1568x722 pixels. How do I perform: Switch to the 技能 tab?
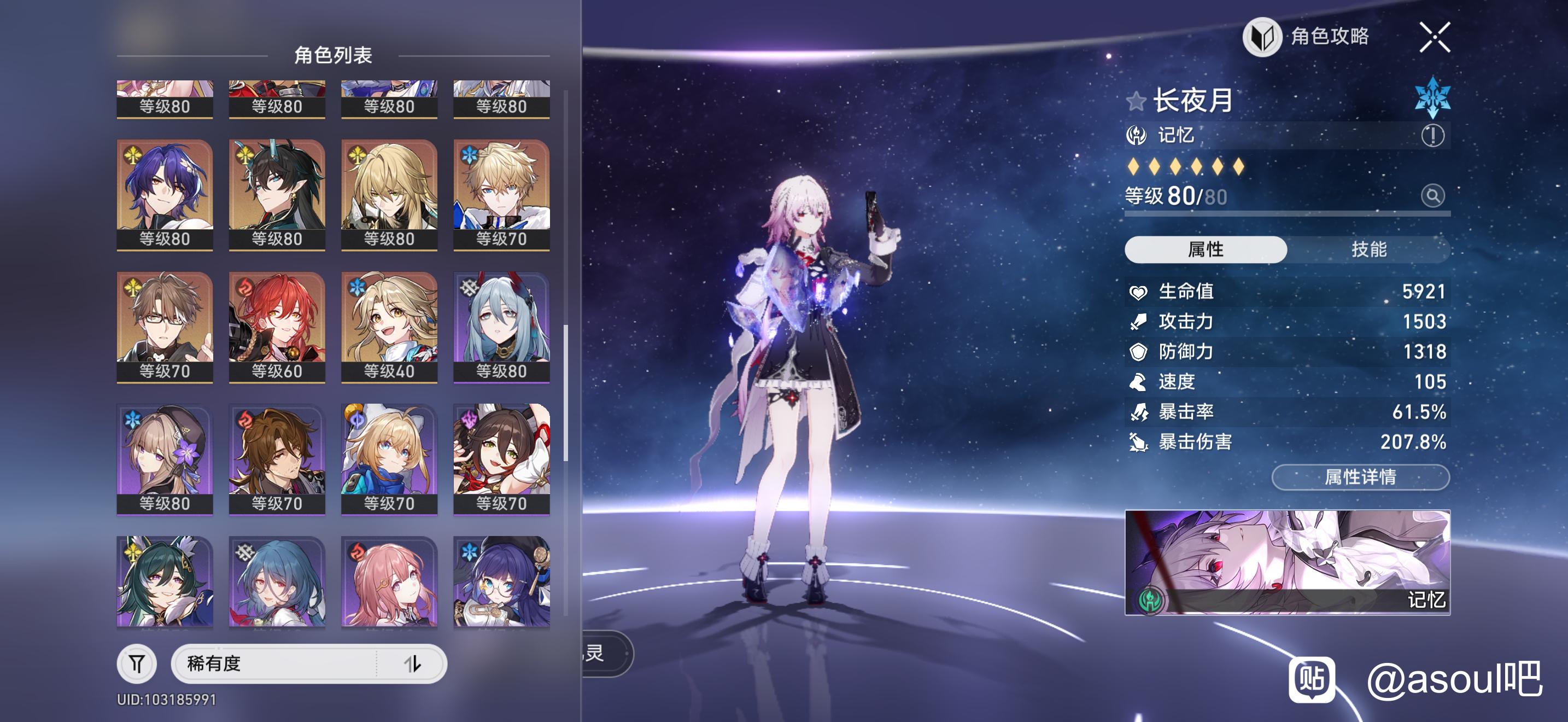1368,249
